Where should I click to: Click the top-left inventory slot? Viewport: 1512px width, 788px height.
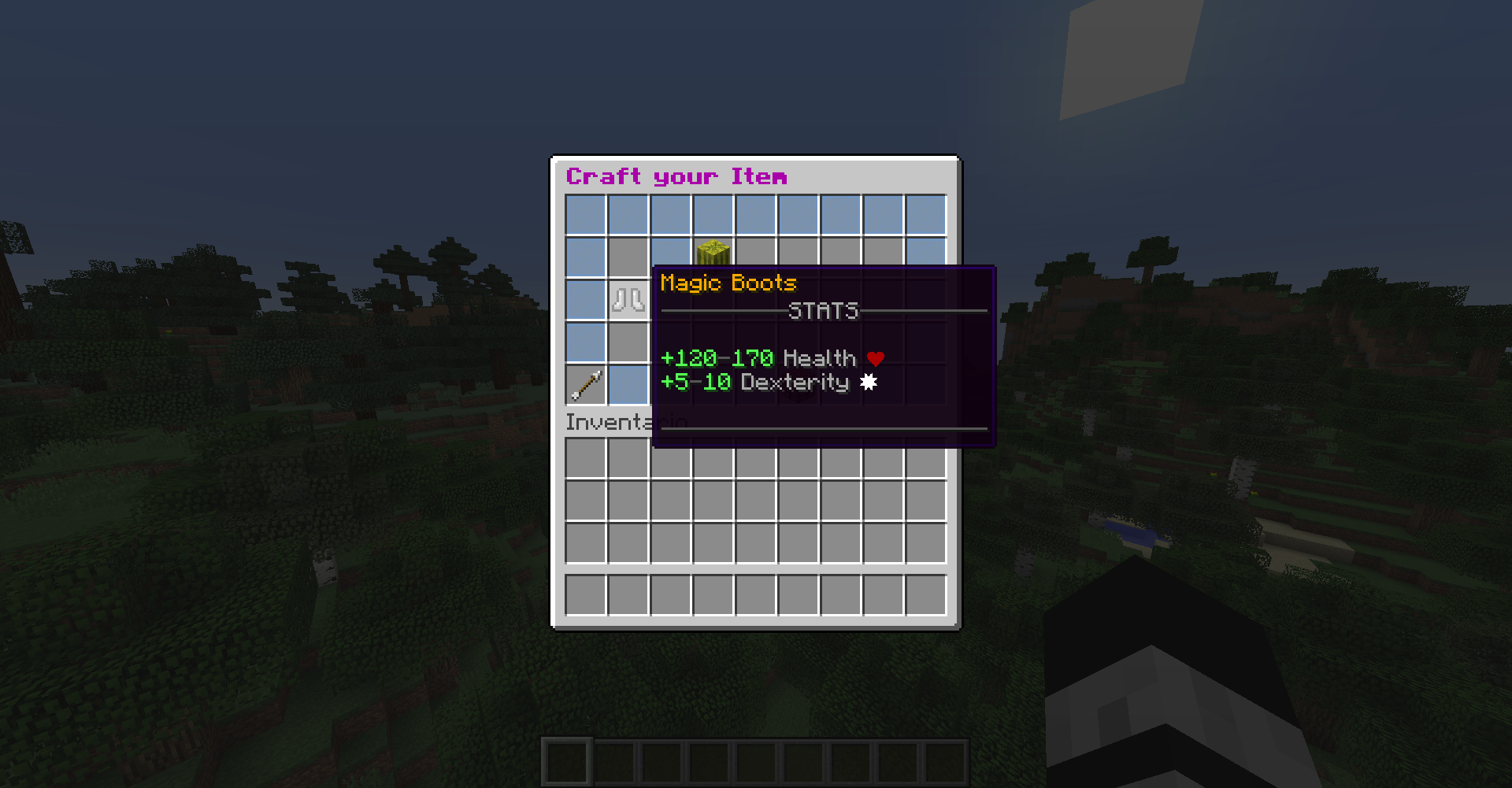pos(586,457)
